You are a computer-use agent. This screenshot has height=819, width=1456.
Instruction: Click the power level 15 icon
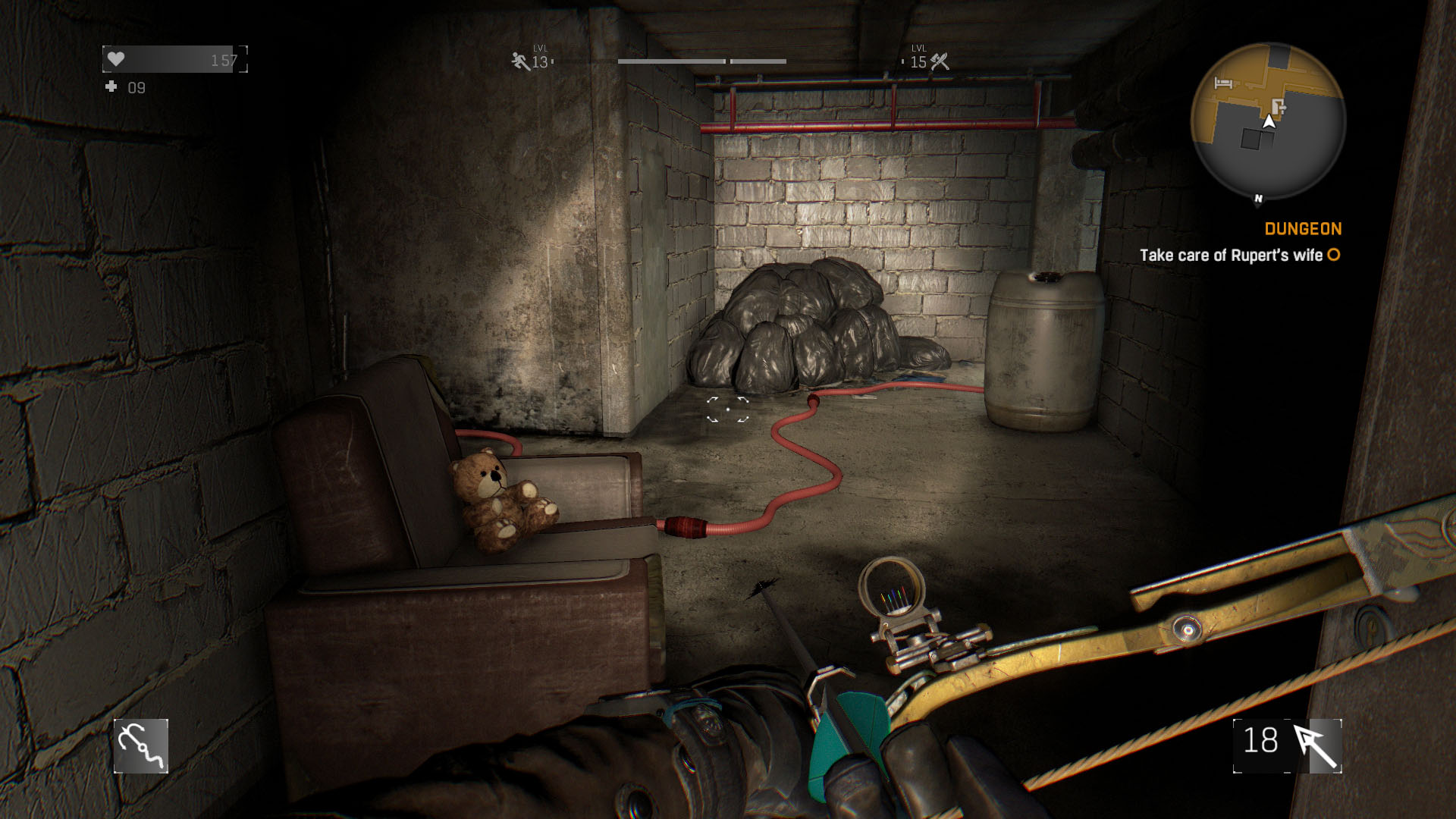[x=940, y=61]
